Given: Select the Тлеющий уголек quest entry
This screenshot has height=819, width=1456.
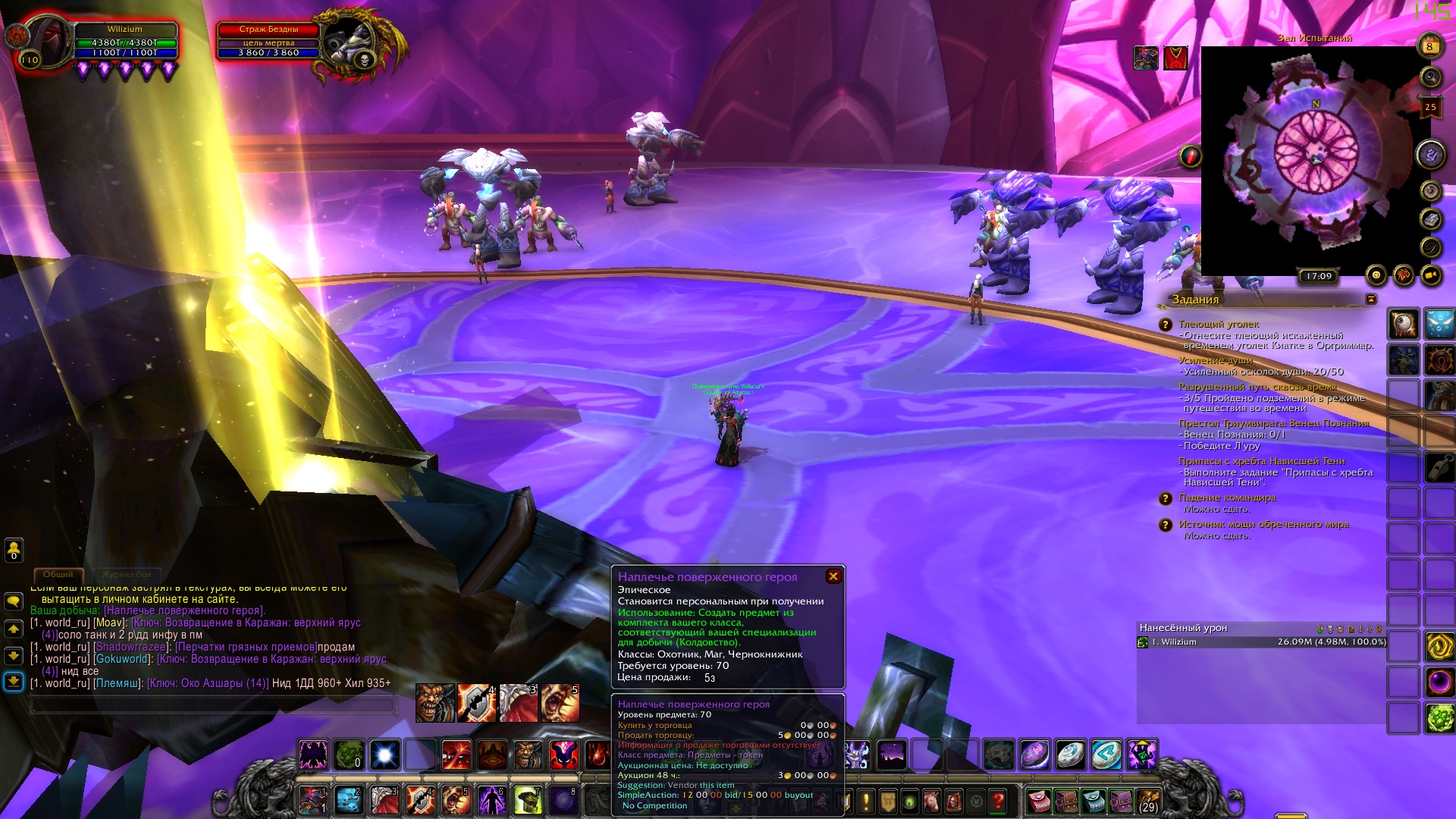Looking at the screenshot, I should pyautogui.click(x=1218, y=325).
